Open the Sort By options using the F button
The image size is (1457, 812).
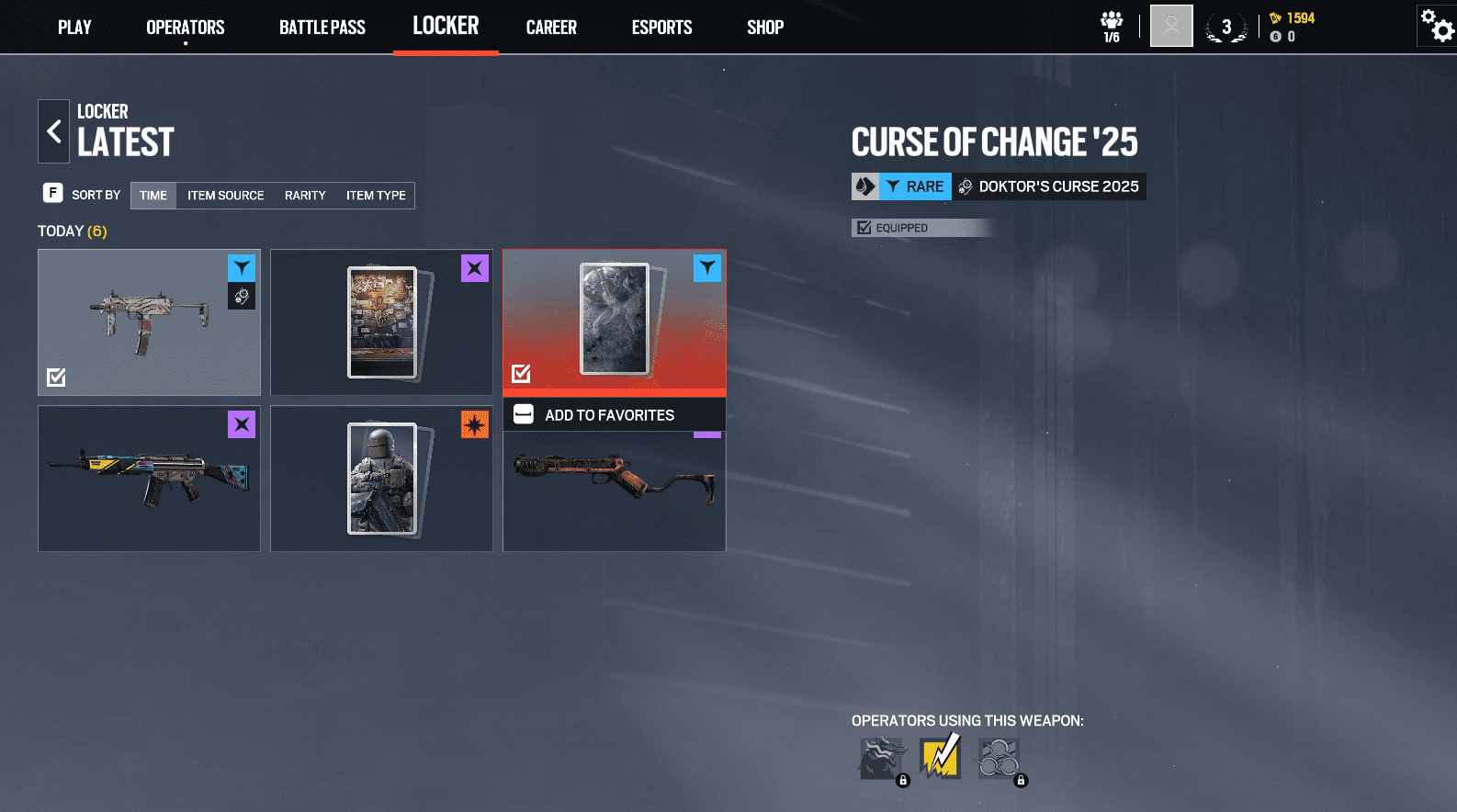53,194
